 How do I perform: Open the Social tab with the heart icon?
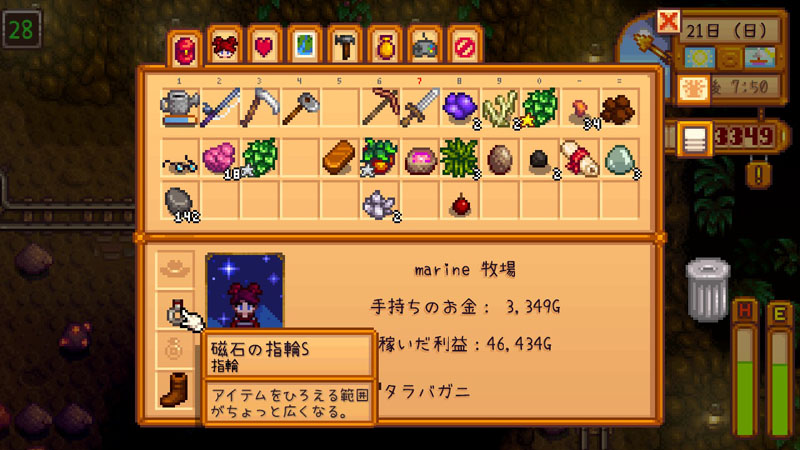pyautogui.click(x=265, y=47)
